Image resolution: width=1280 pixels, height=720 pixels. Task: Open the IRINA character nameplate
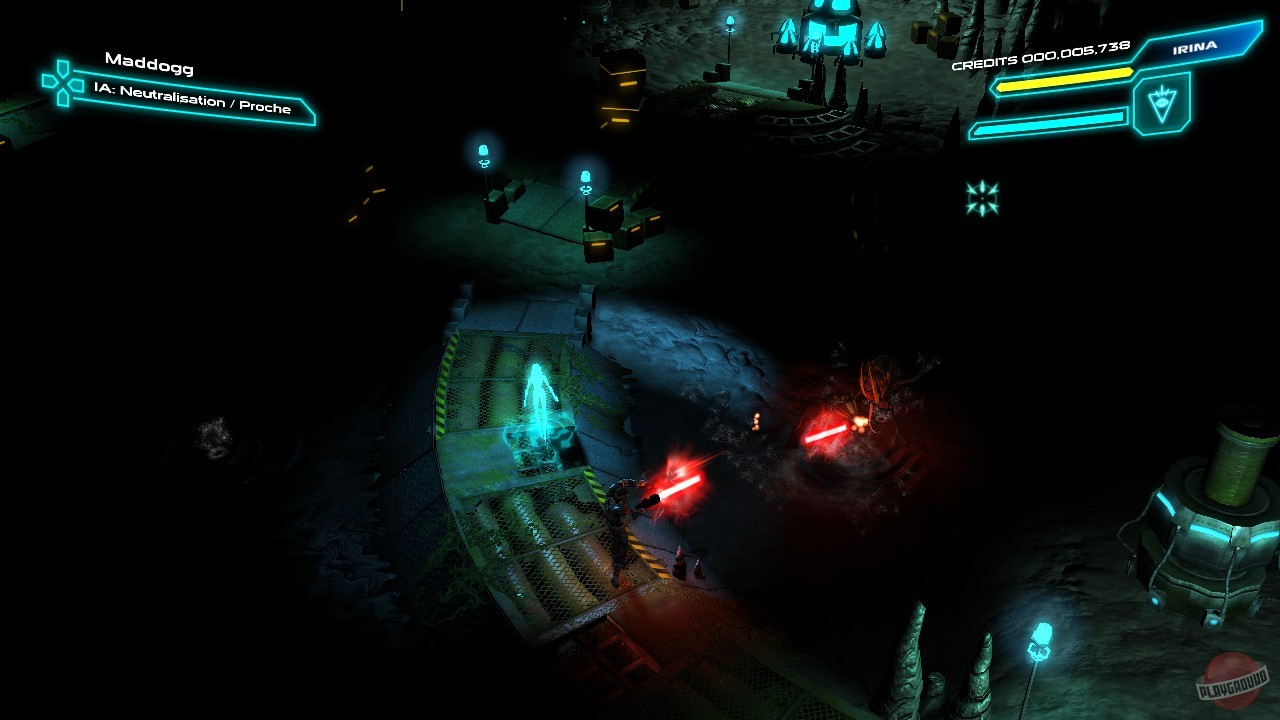[x=1196, y=48]
